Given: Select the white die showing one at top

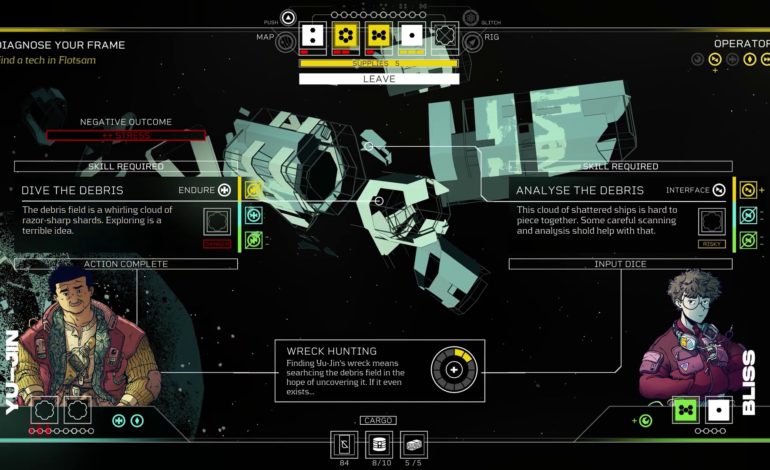Looking at the screenshot, I should [x=411, y=36].
